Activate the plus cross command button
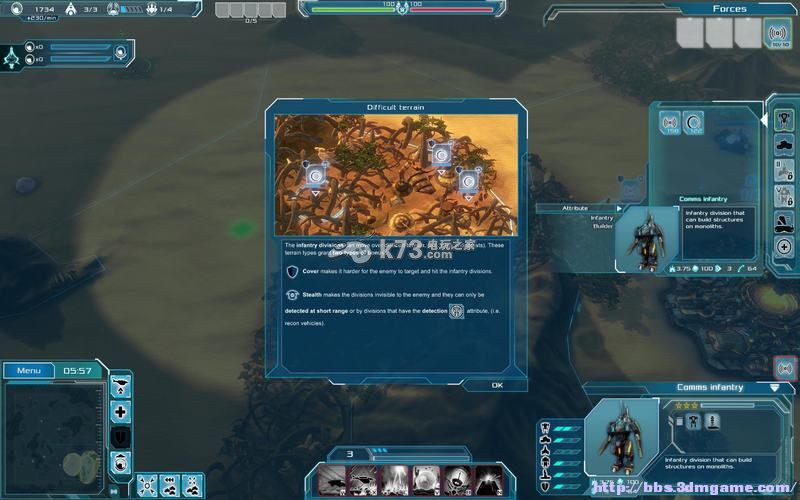This screenshot has height=500, width=800. click(x=121, y=411)
